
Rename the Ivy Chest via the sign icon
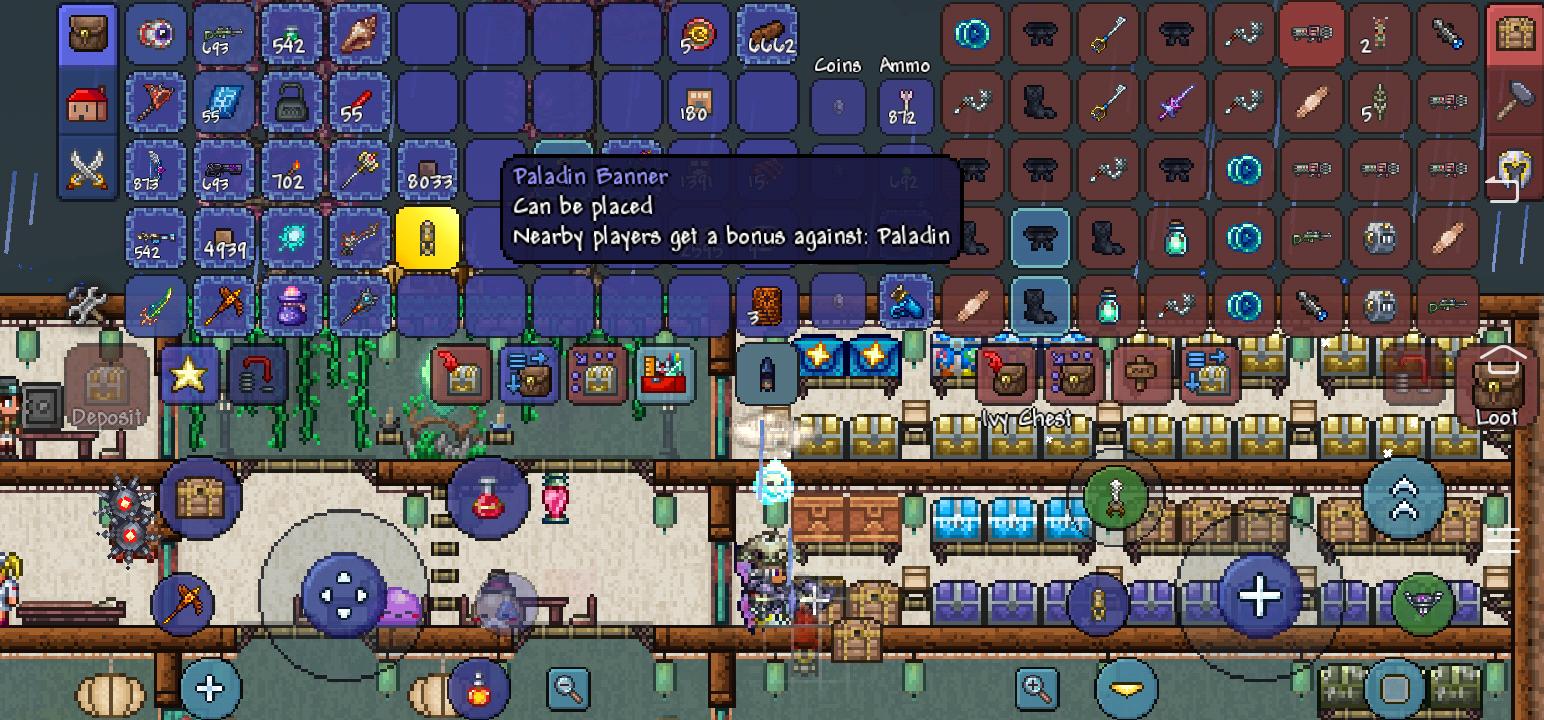[1138, 375]
